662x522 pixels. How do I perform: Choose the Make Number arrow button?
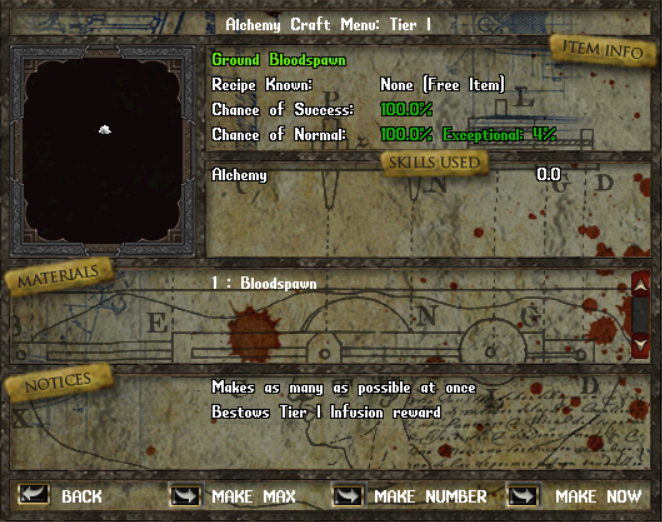click(348, 495)
